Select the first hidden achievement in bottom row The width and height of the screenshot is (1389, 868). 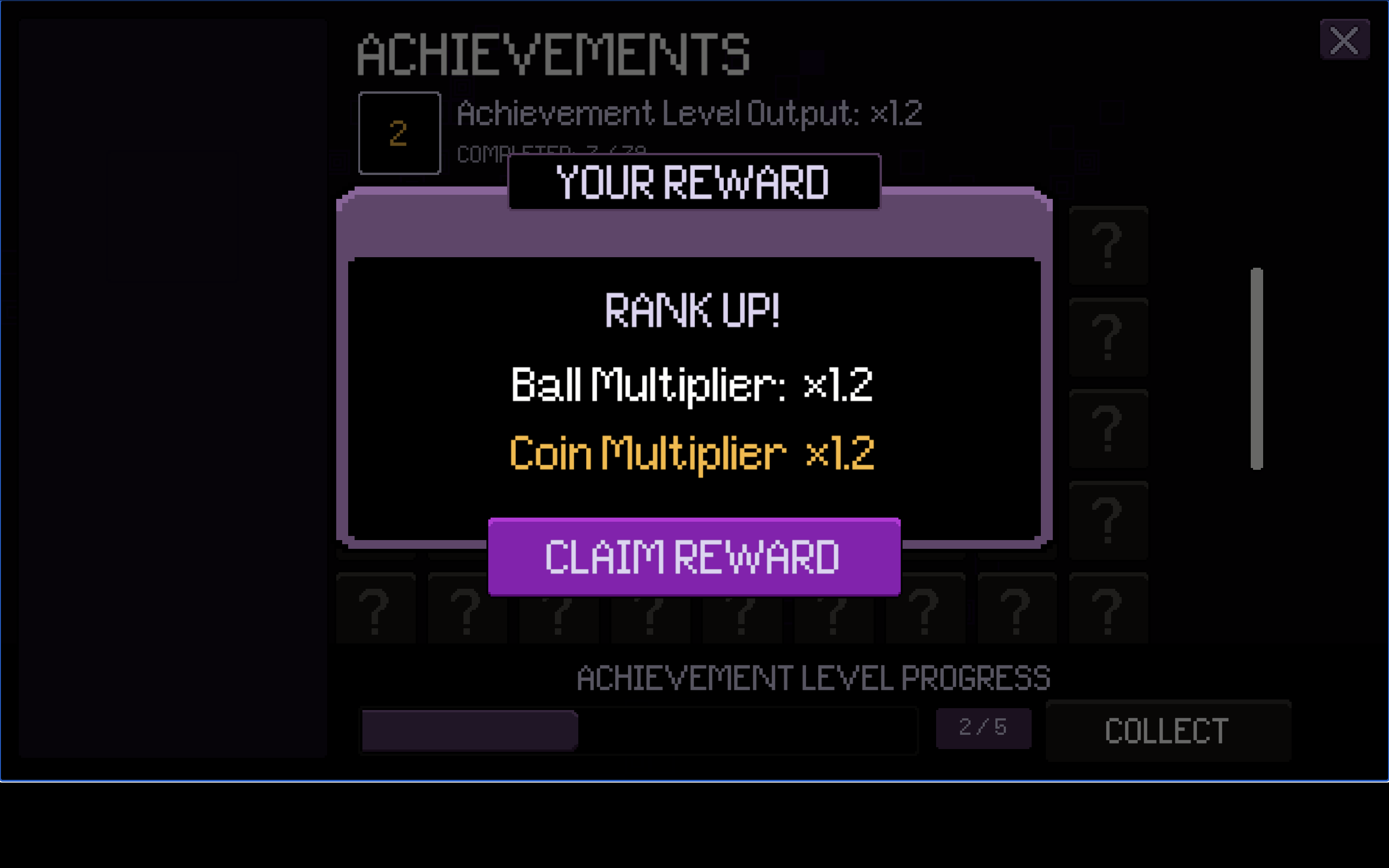pyautogui.click(x=376, y=609)
